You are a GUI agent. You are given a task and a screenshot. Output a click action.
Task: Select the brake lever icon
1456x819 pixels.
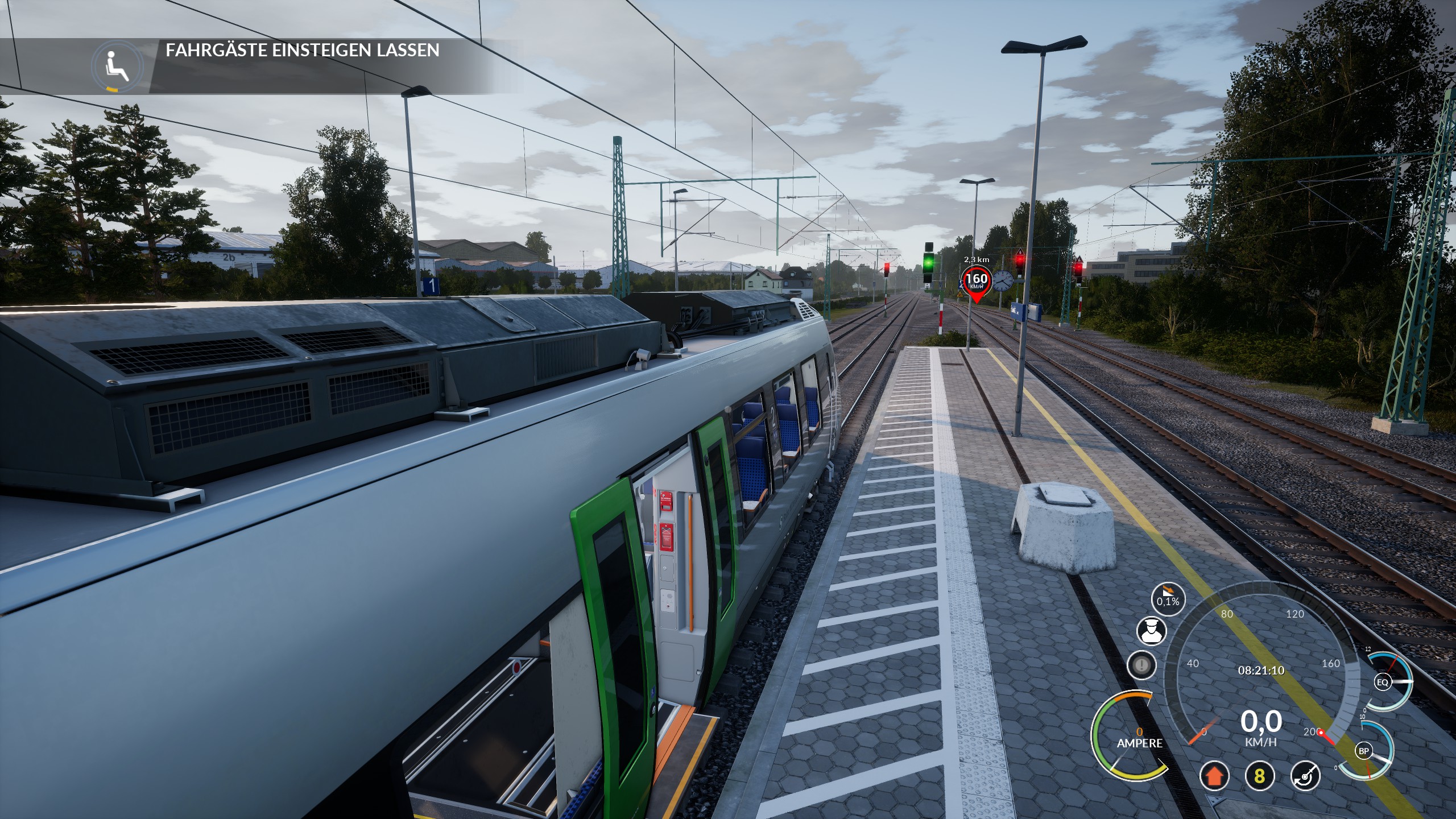pyautogui.click(x=1305, y=776)
